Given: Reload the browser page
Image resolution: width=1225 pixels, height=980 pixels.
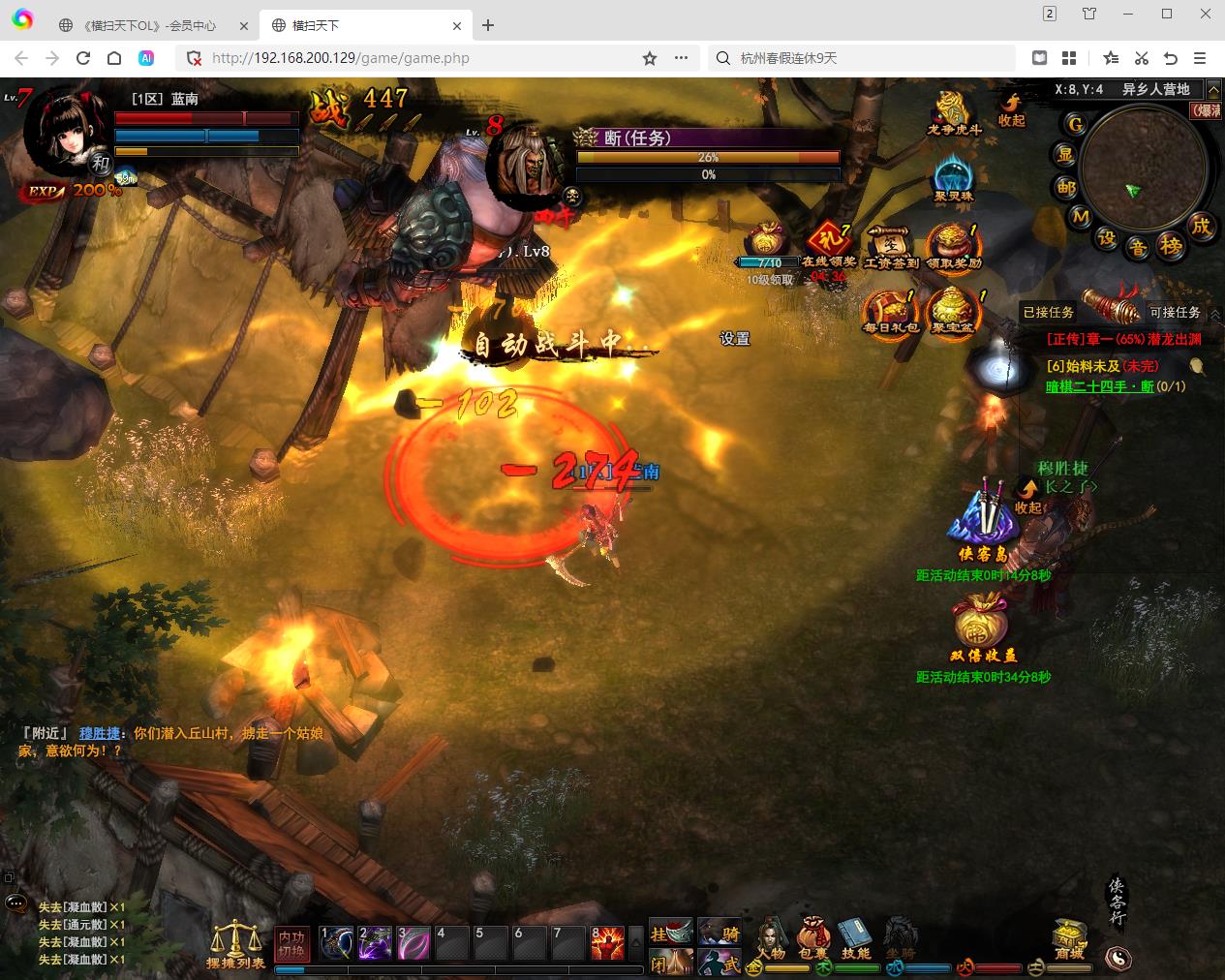Looking at the screenshot, I should click(x=83, y=58).
